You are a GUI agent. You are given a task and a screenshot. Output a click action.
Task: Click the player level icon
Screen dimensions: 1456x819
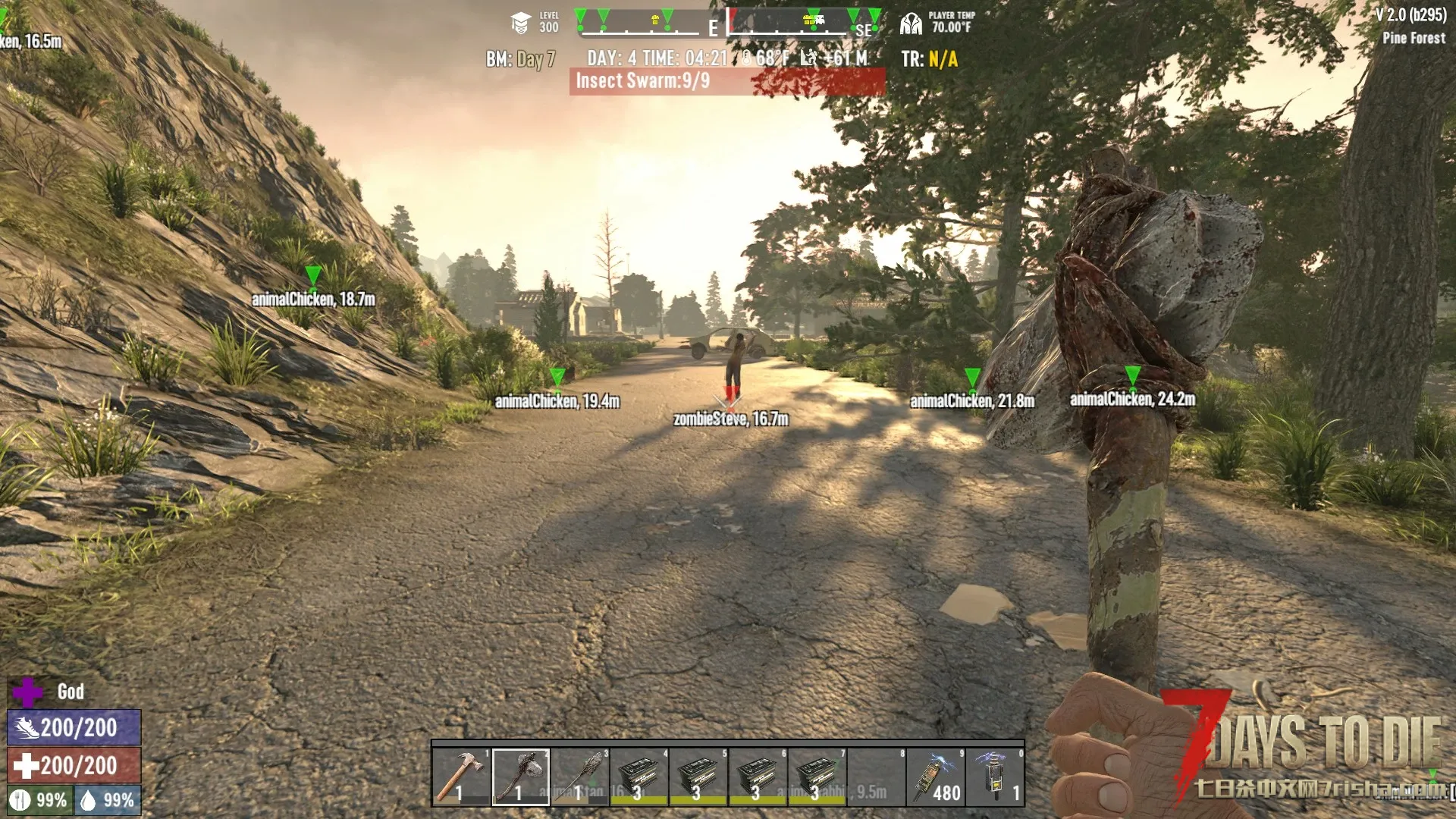point(520,23)
